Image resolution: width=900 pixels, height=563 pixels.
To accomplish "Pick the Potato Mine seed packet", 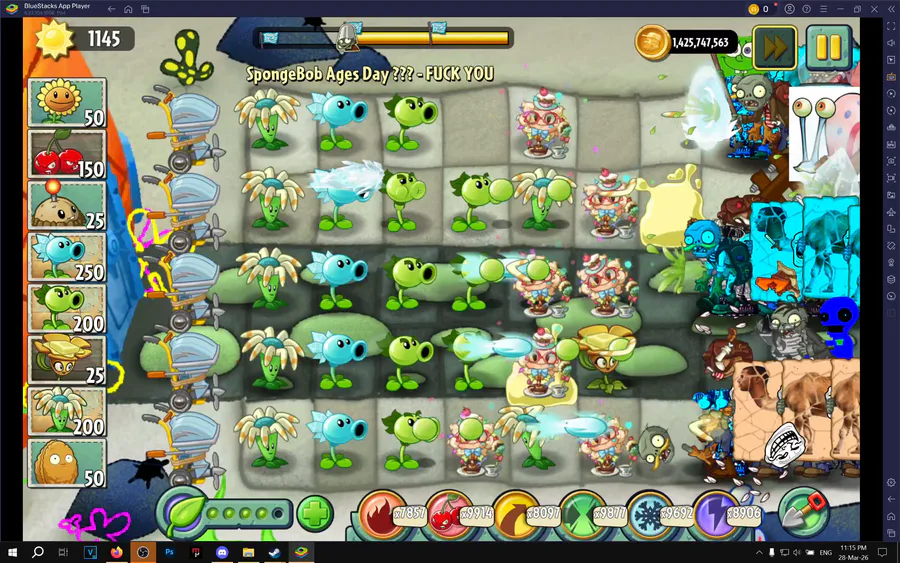I will point(67,206).
